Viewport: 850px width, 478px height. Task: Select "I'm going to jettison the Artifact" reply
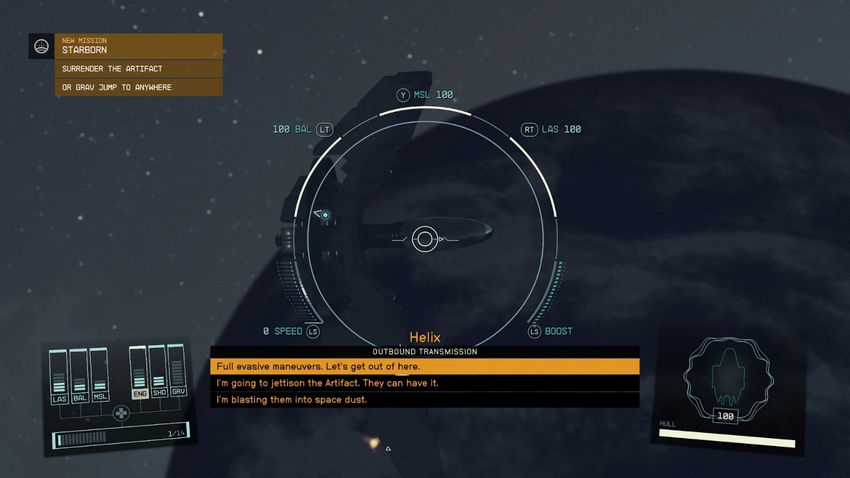(x=424, y=383)
